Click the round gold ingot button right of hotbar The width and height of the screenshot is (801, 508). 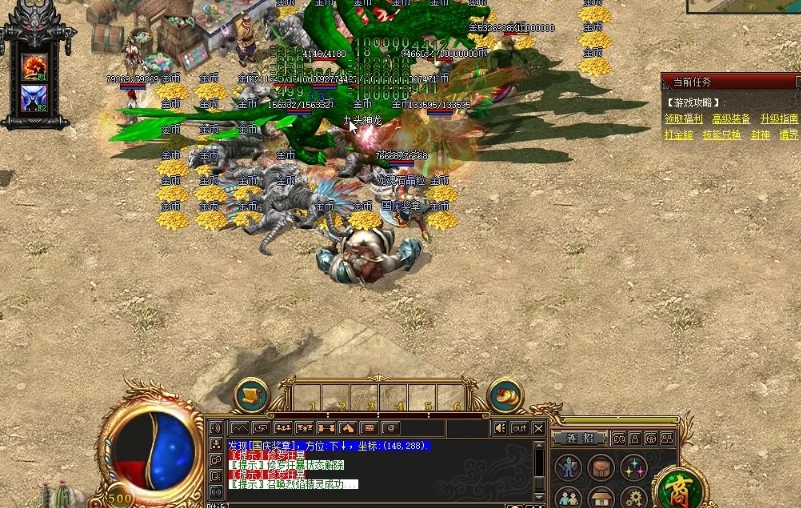(x=505, y=394)
